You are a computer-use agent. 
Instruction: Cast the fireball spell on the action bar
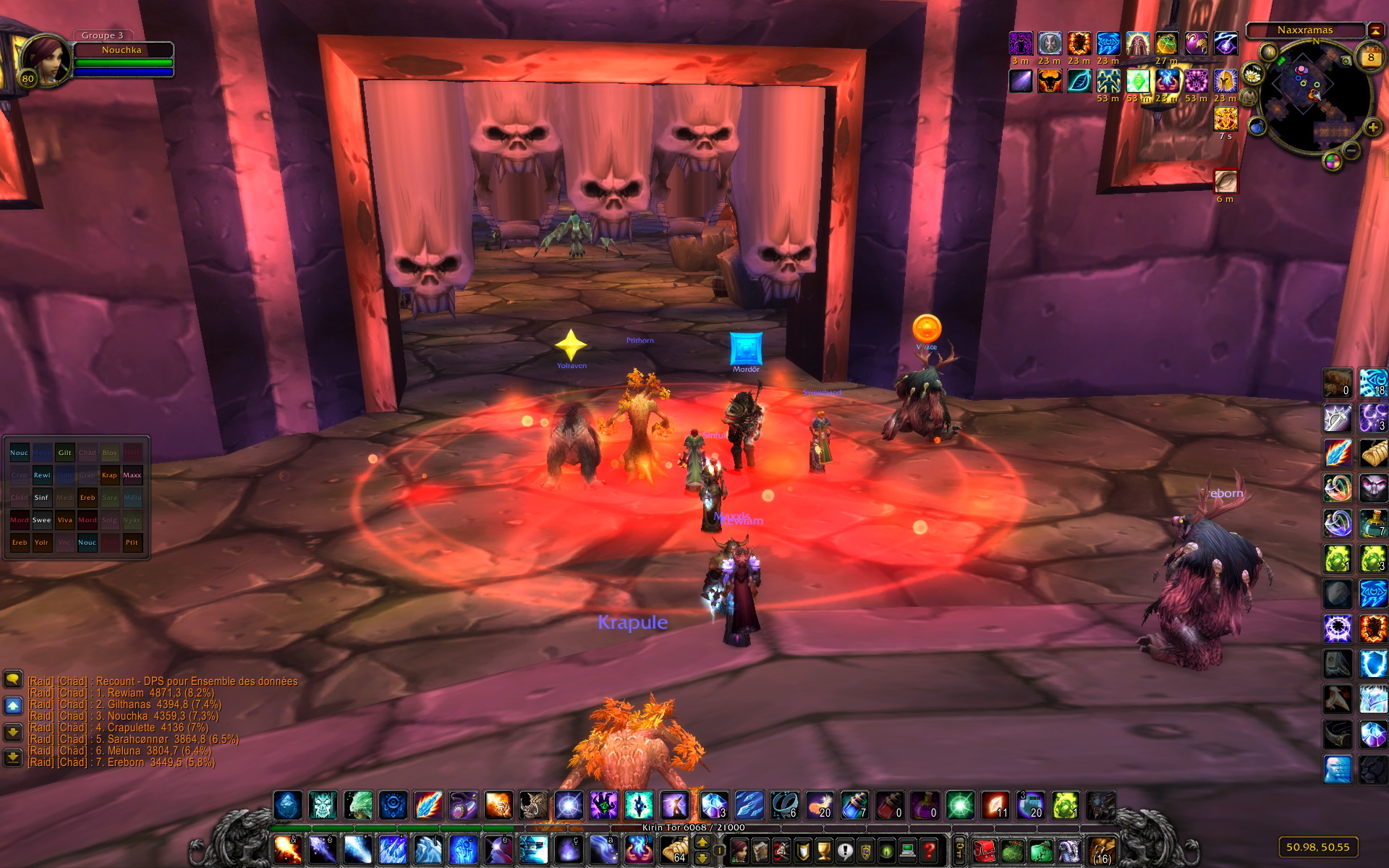[287, 849]
